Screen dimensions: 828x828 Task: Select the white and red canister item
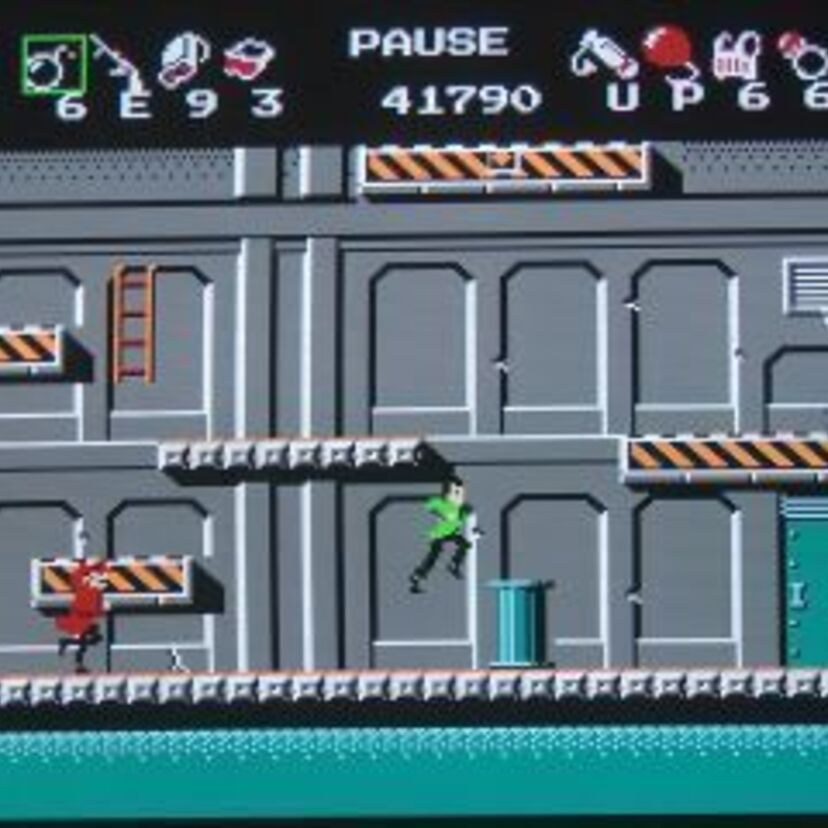[x=184, y=60]
